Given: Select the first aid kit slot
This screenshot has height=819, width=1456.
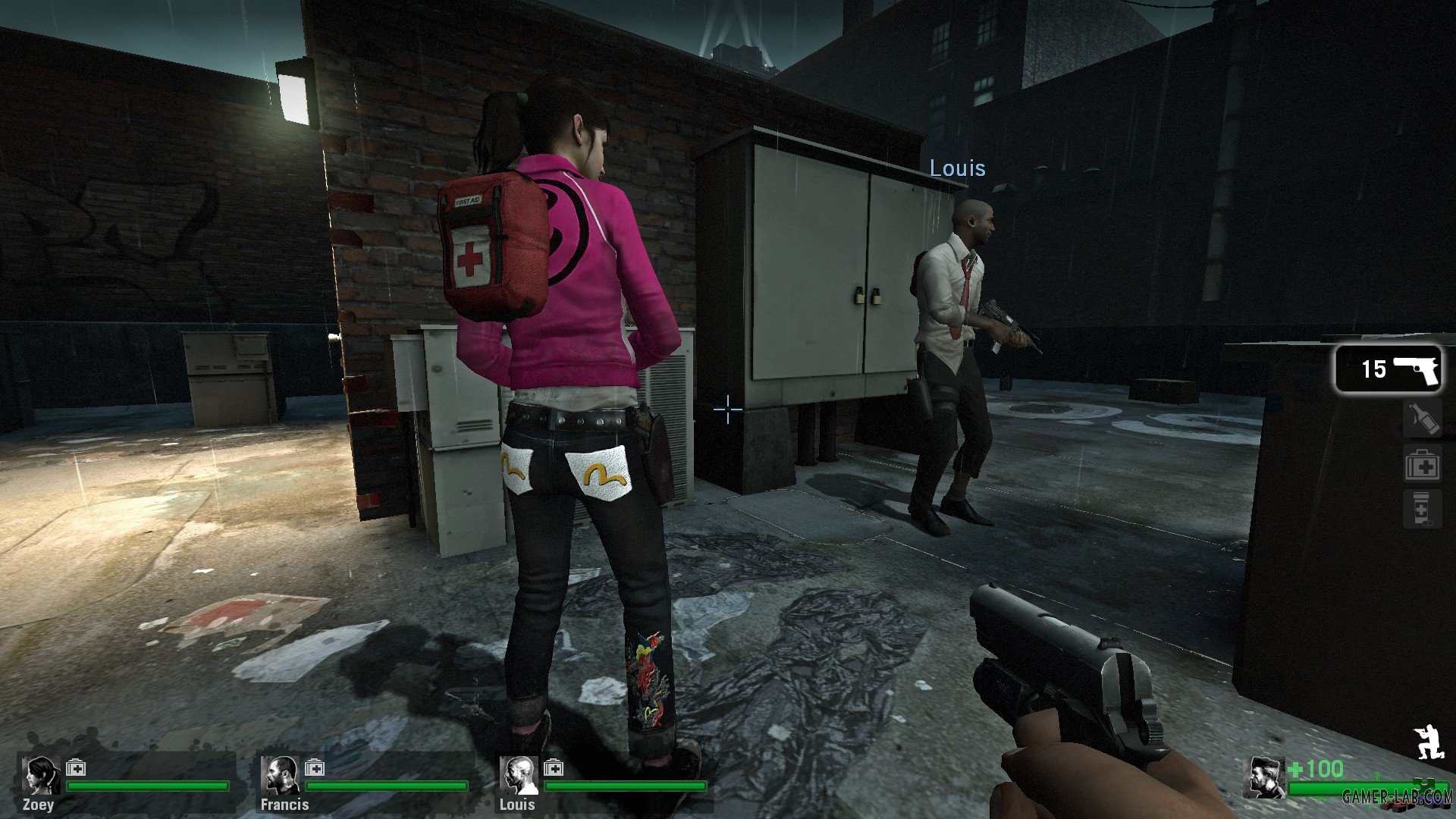Looking at the screenshot, I should click(x=1422, y=466).
